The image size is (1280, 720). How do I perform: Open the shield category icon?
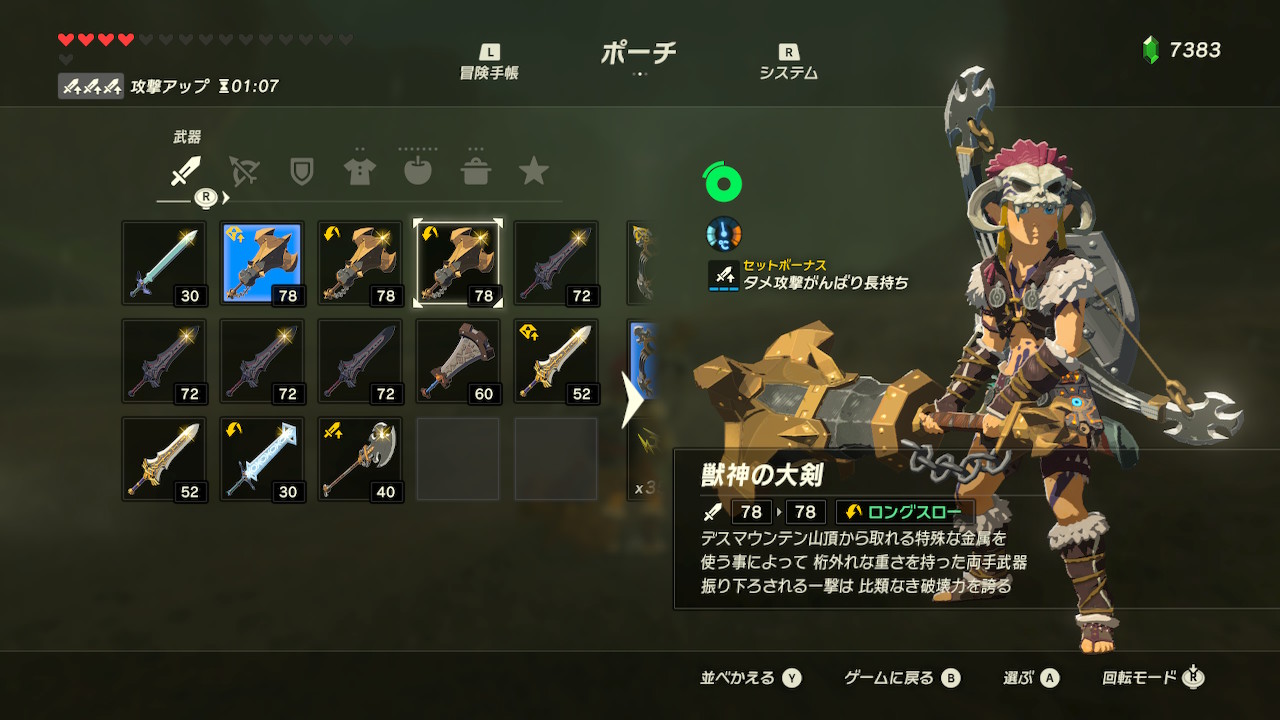(x=301, y=172)
